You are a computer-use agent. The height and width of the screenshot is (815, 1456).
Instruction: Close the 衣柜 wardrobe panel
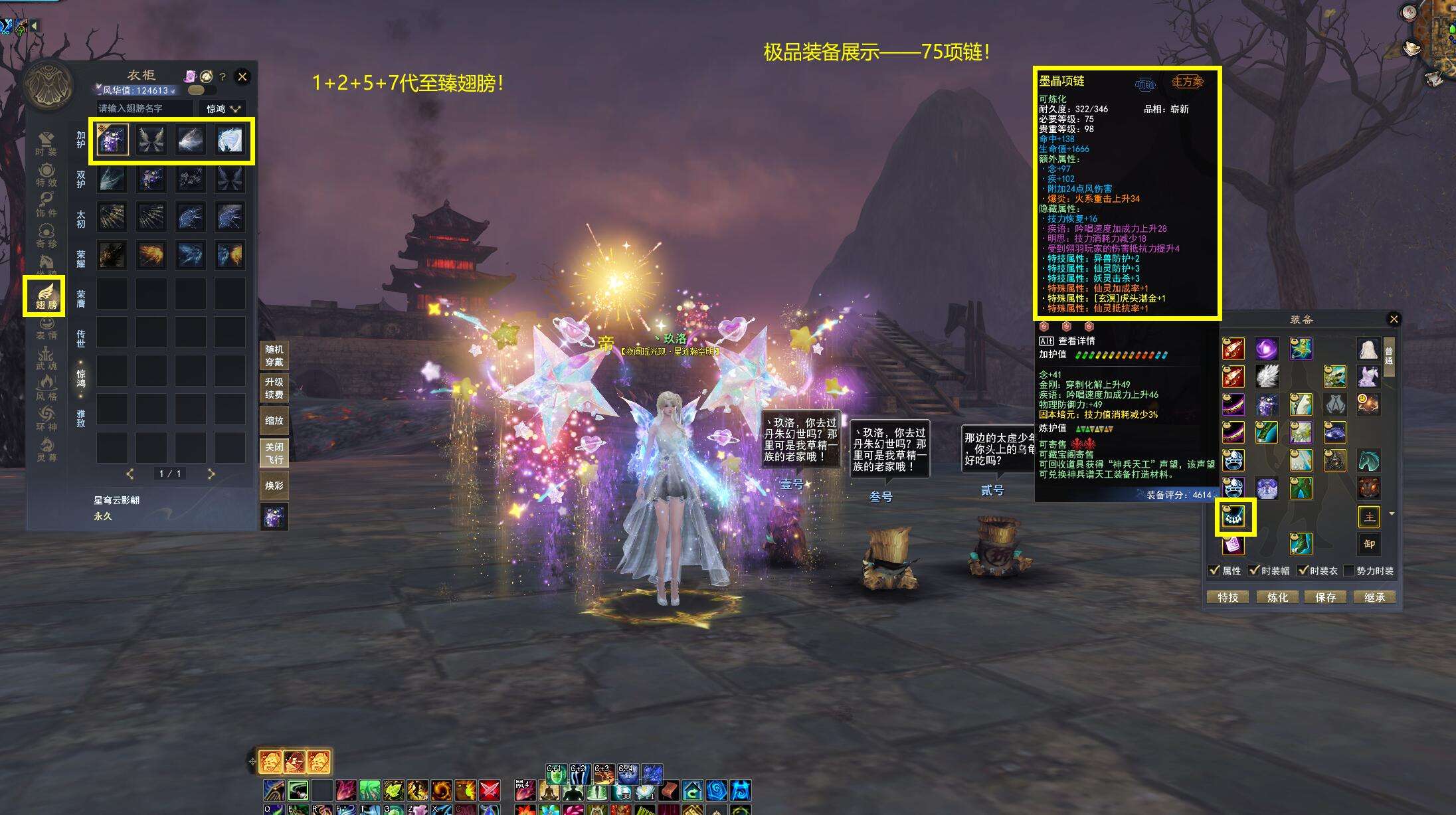tap(242, 77)
